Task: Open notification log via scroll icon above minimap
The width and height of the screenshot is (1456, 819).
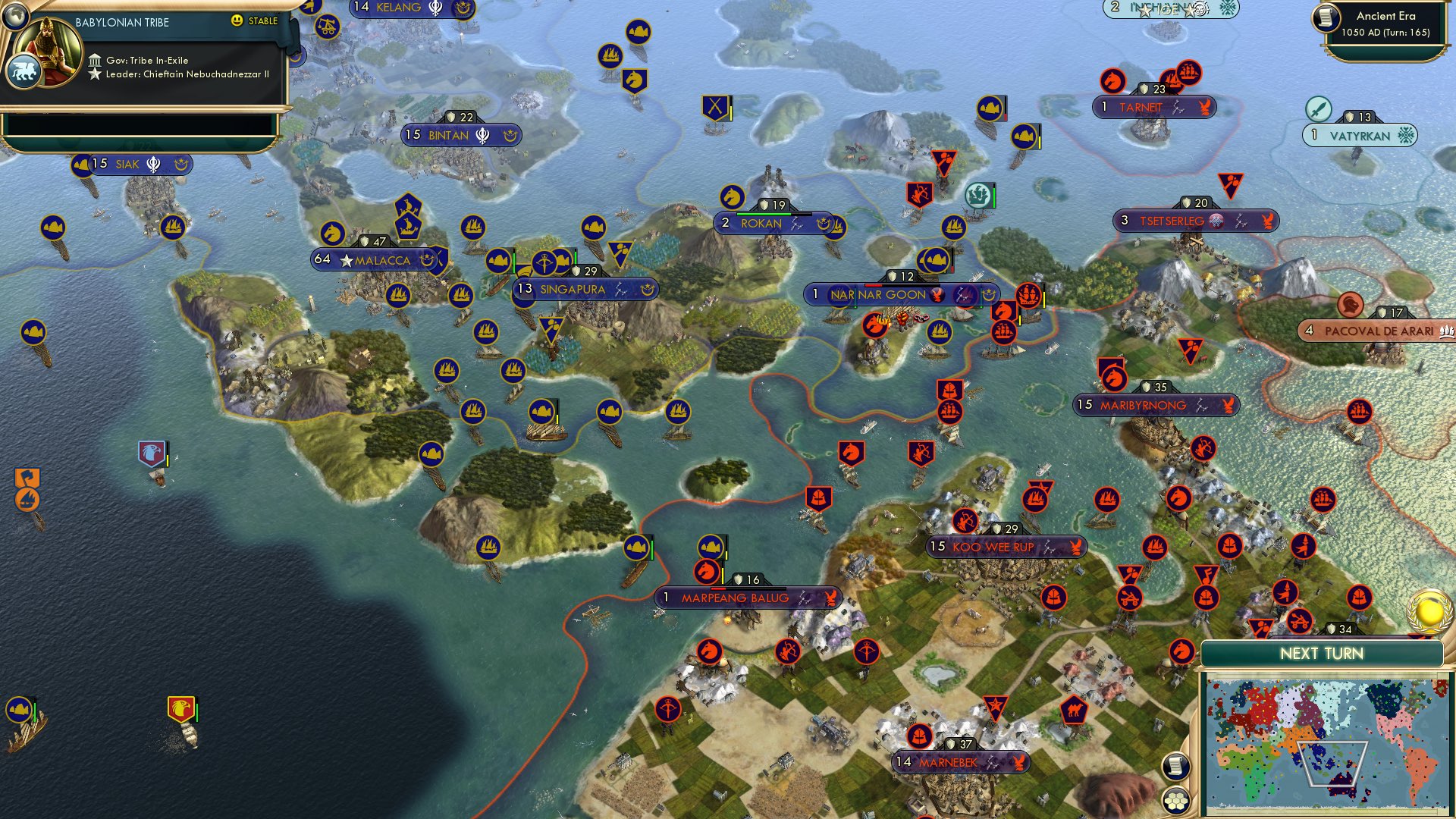Action: tap(1176, 766)
